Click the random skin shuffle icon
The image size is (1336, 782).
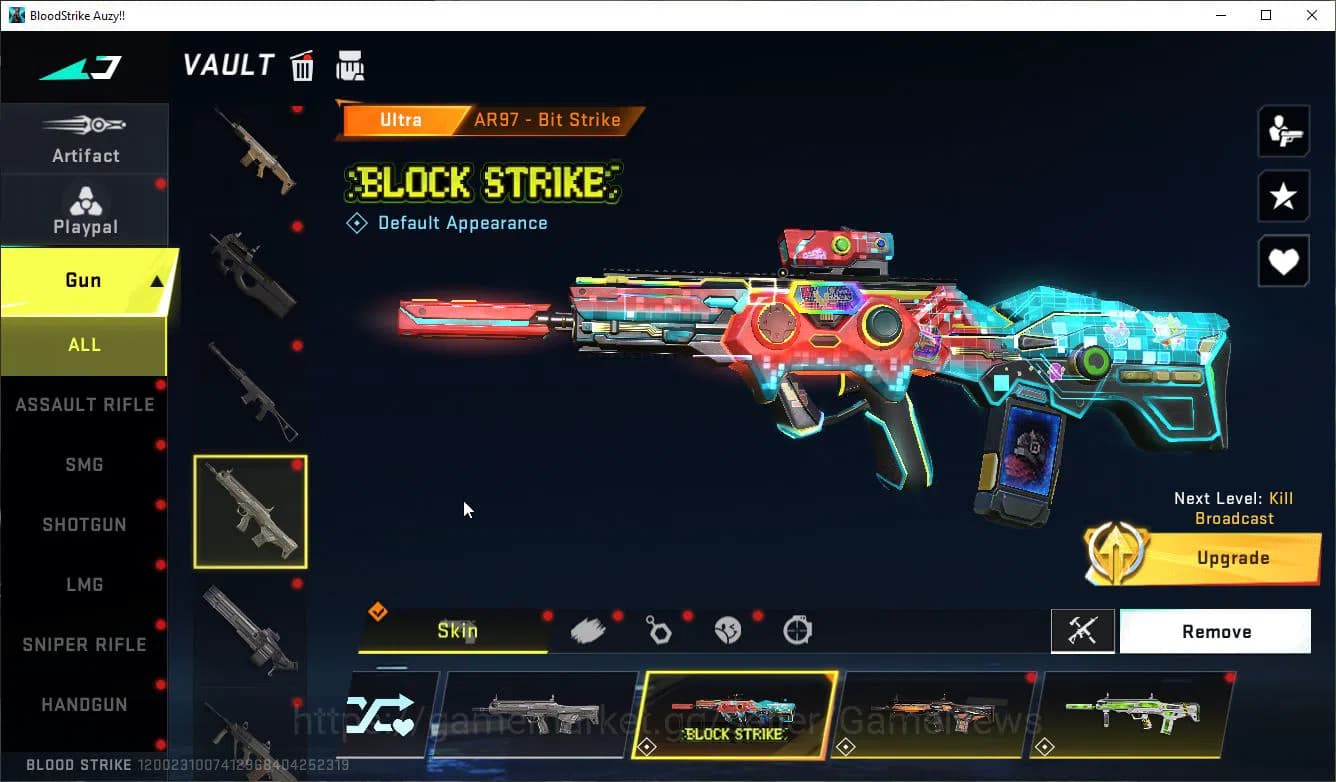click(x=385, y=714)
